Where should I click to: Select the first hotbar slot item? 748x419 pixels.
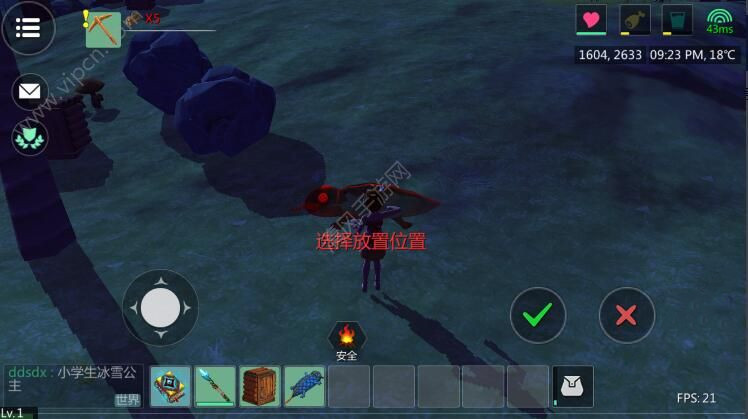point(170,386)
